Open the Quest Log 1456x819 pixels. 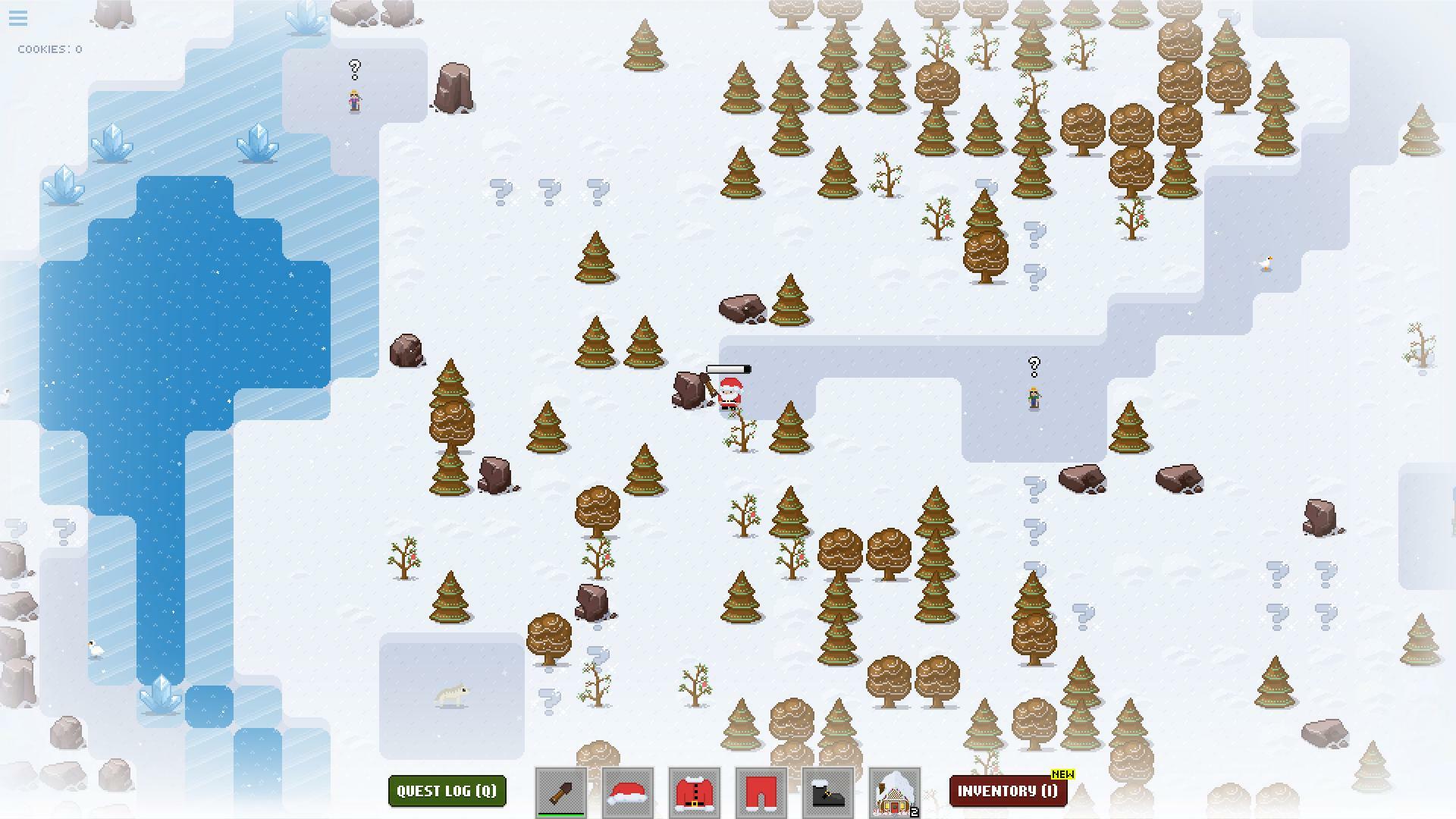pos(447,791)
